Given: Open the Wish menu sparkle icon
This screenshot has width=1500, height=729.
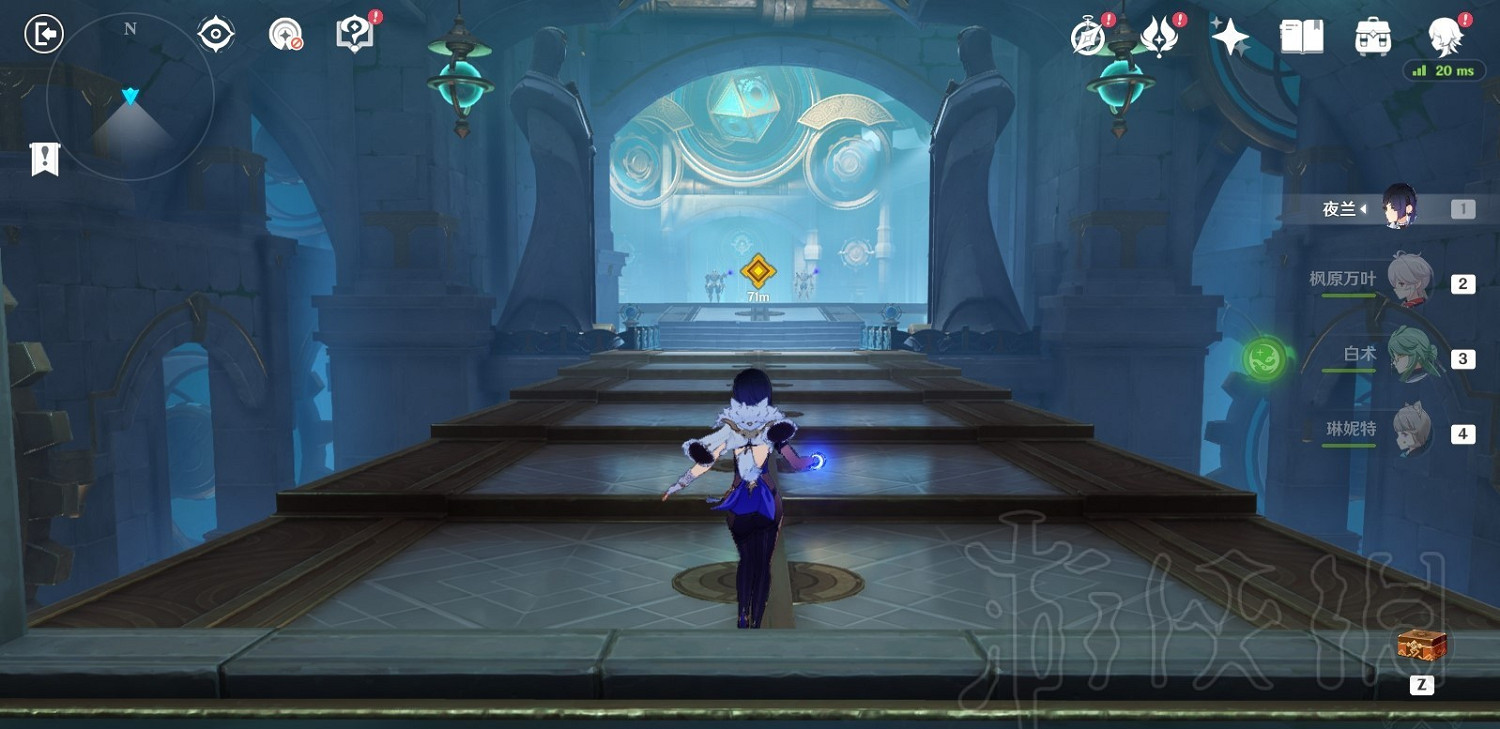Looking at the screenshot, I should click(1229, 35).
